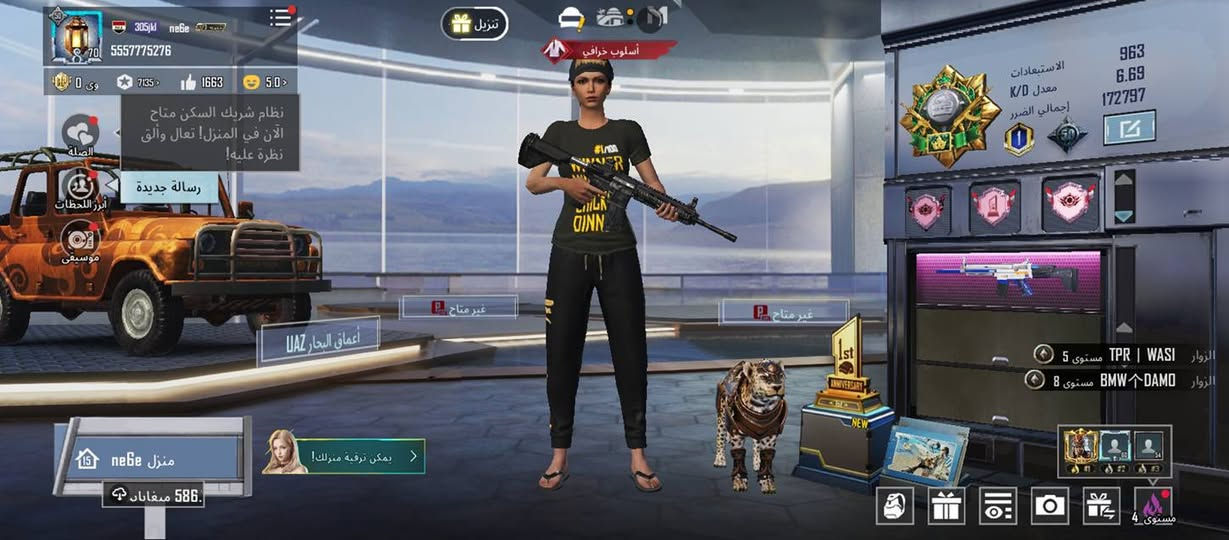Viewport: 1229px width, 540px height.
Task: Open the ne6e home sign
Action: [x=150, y=459]
